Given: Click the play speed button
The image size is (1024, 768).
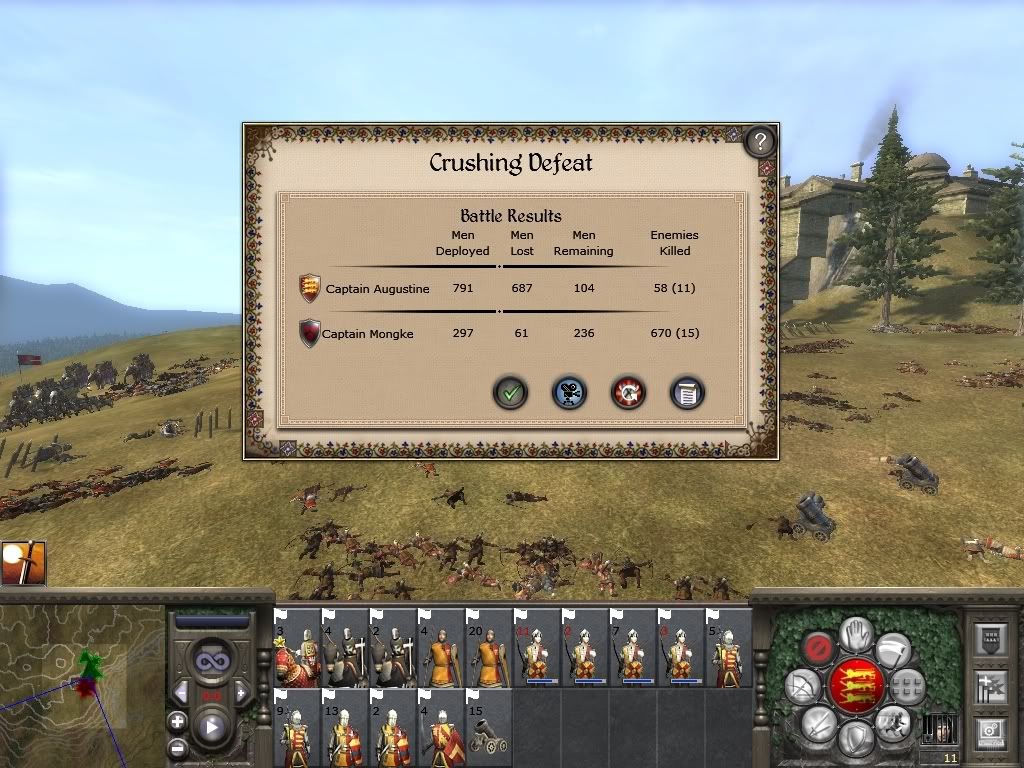Looking at the screenshot, I should (211, 728).
